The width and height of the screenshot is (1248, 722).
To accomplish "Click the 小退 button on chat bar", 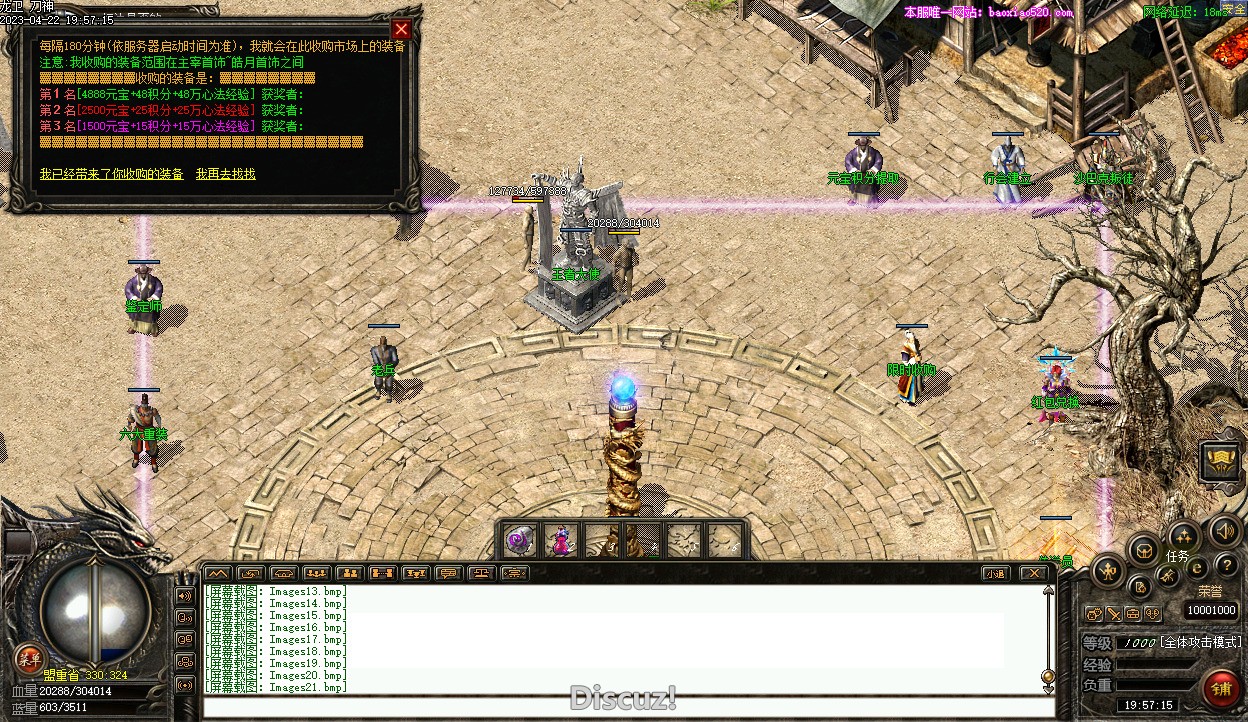I will point(994,574).
